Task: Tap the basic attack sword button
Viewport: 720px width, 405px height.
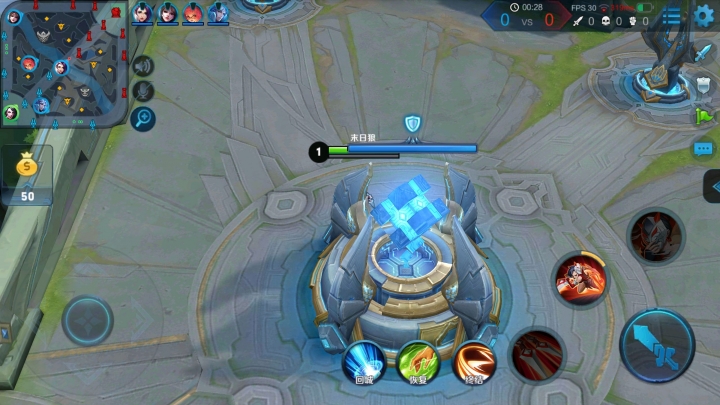Action: click(657, 345)
